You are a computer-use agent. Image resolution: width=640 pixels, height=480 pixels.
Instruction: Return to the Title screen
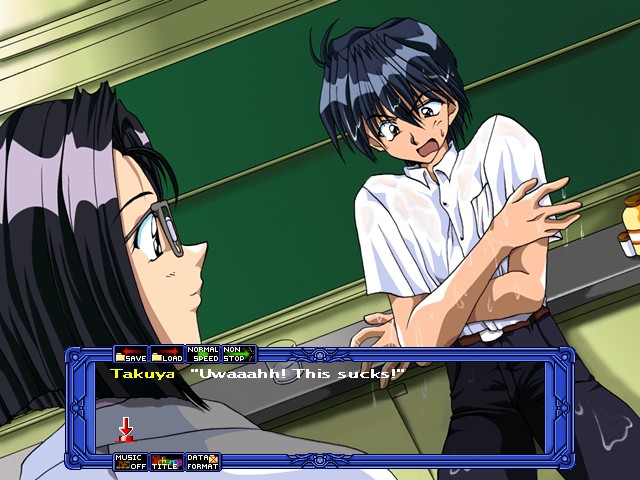167,462
